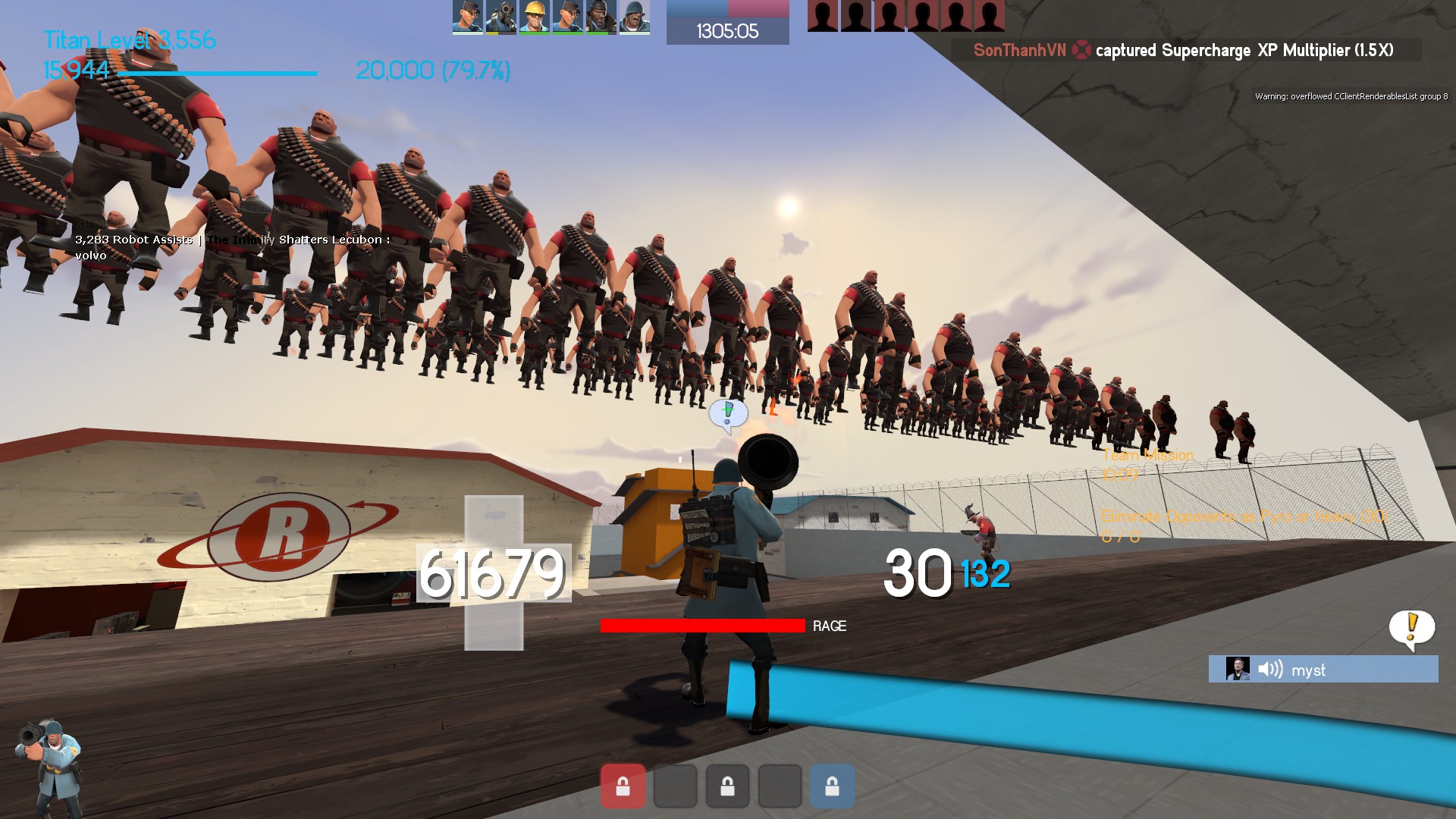Viewport: 1456px width, 819px height.
Task: Select the Engineer teammate portrait with hard hat
Action: (x=534, y=17)
